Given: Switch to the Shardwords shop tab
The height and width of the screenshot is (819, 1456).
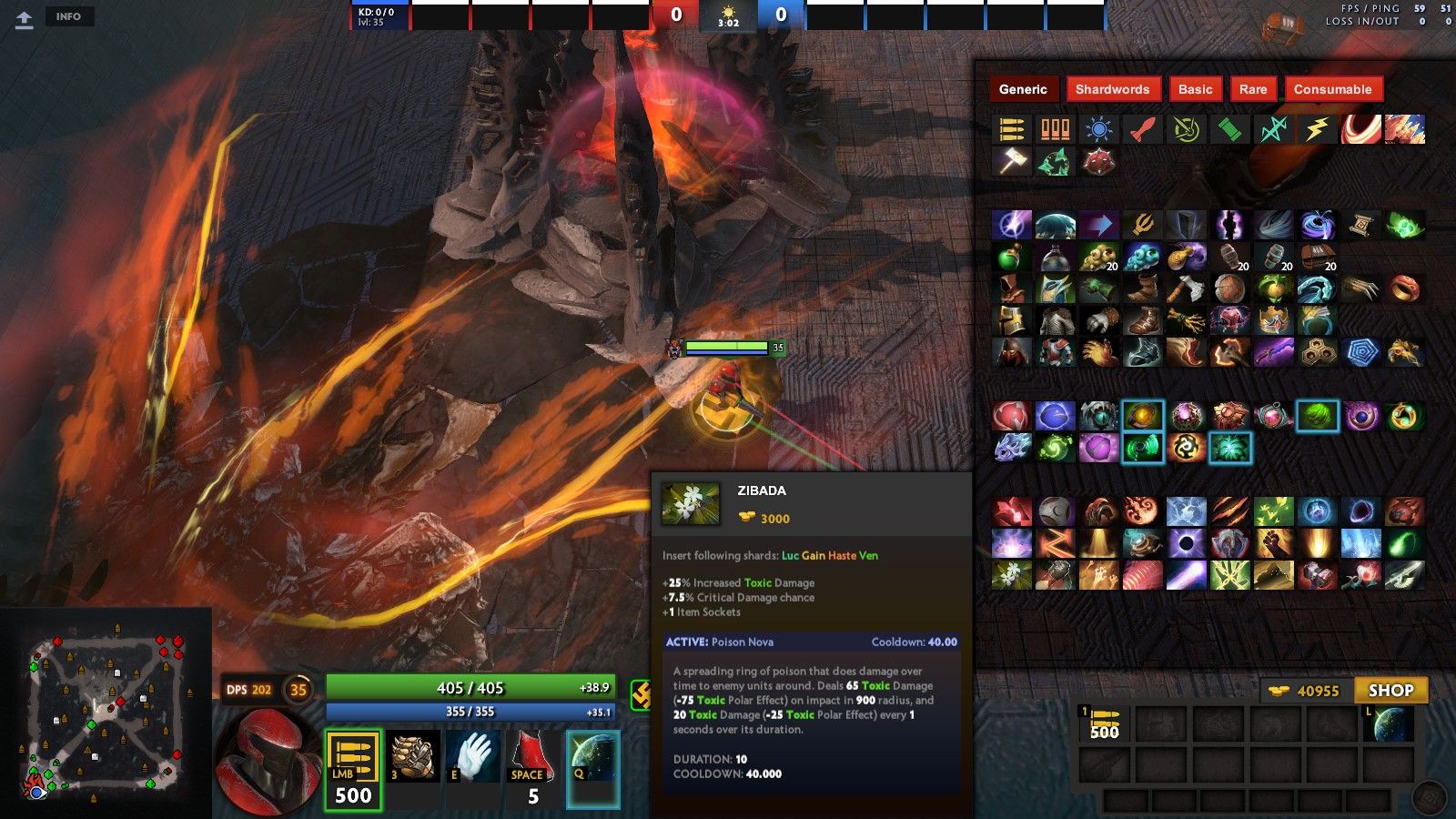Looking at the screenshot, I should pyautogui.click(x=1112, y=89).
